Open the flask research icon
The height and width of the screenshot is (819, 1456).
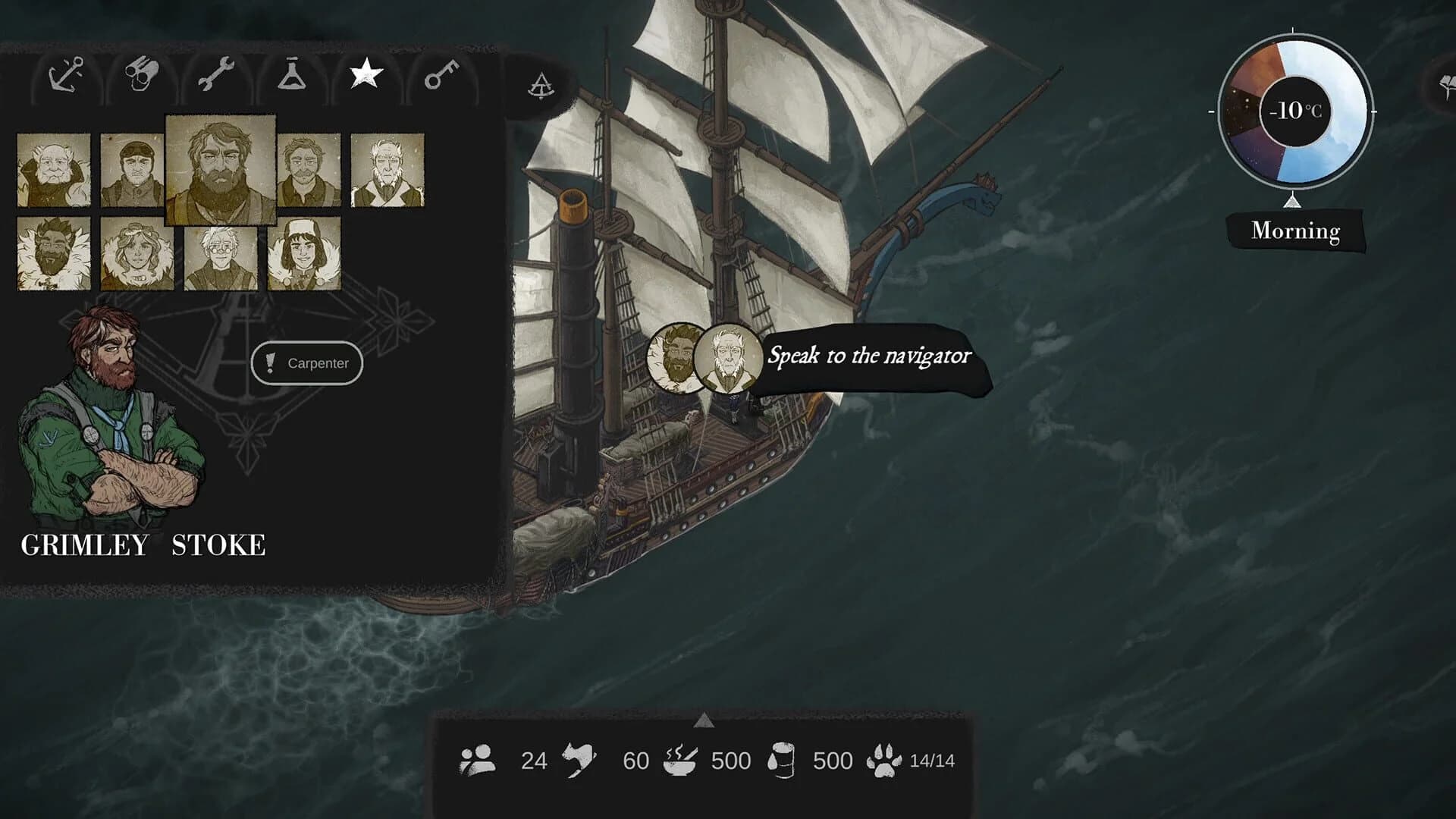pyautogui.click(x=290, y=75)
